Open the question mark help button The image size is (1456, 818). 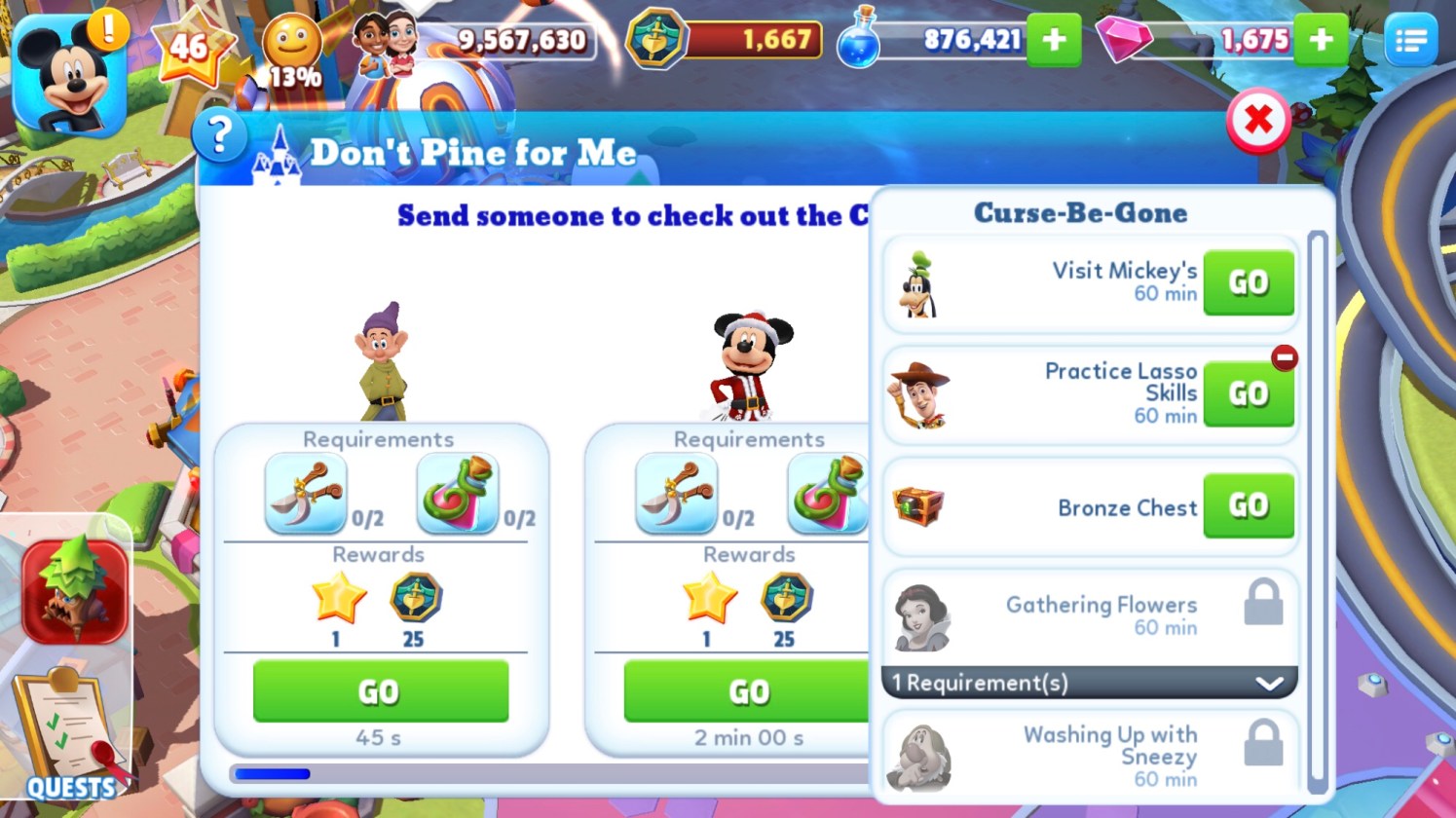tap(219, 134)
